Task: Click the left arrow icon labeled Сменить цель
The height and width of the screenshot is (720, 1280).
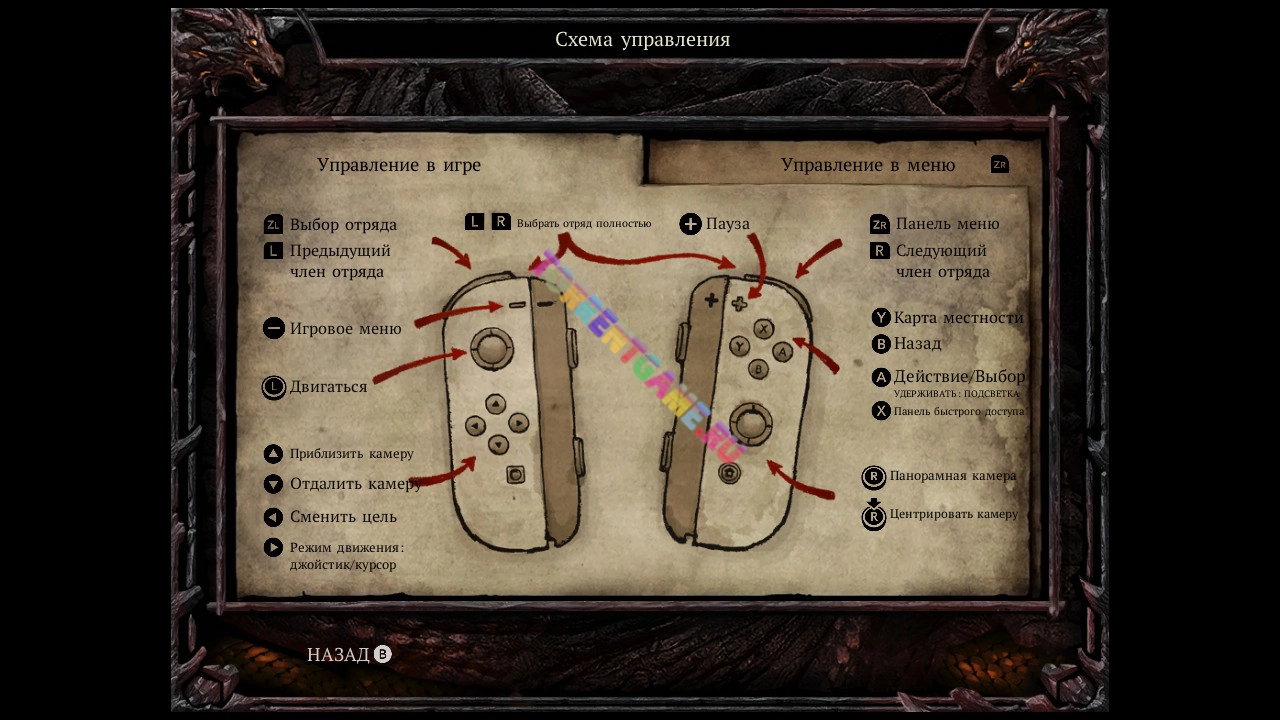Action: 271,517
